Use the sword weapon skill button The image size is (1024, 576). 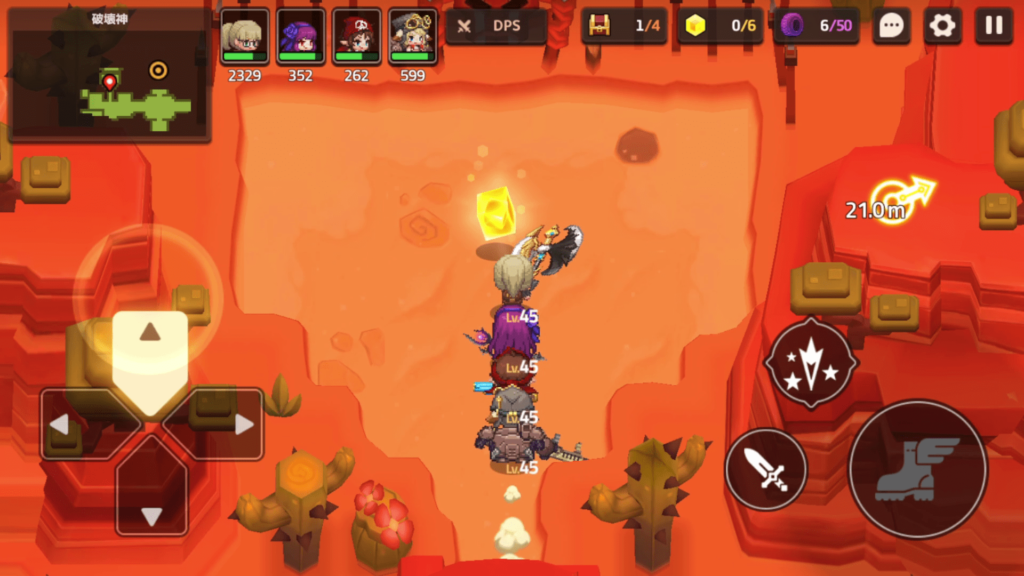(766, 469)
